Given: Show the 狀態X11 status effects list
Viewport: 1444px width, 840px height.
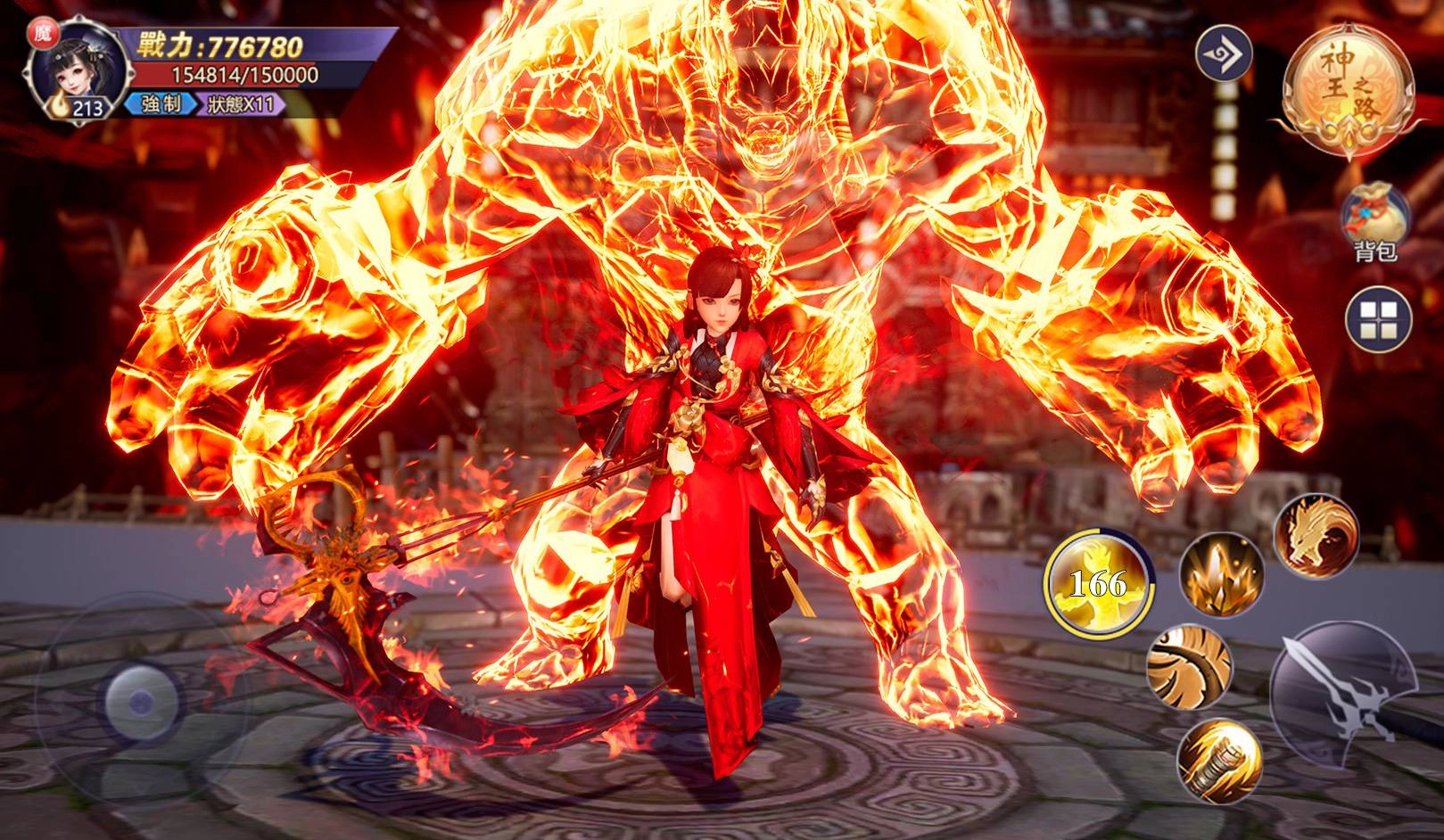Looking at the screenshot, I should [243, 105].
